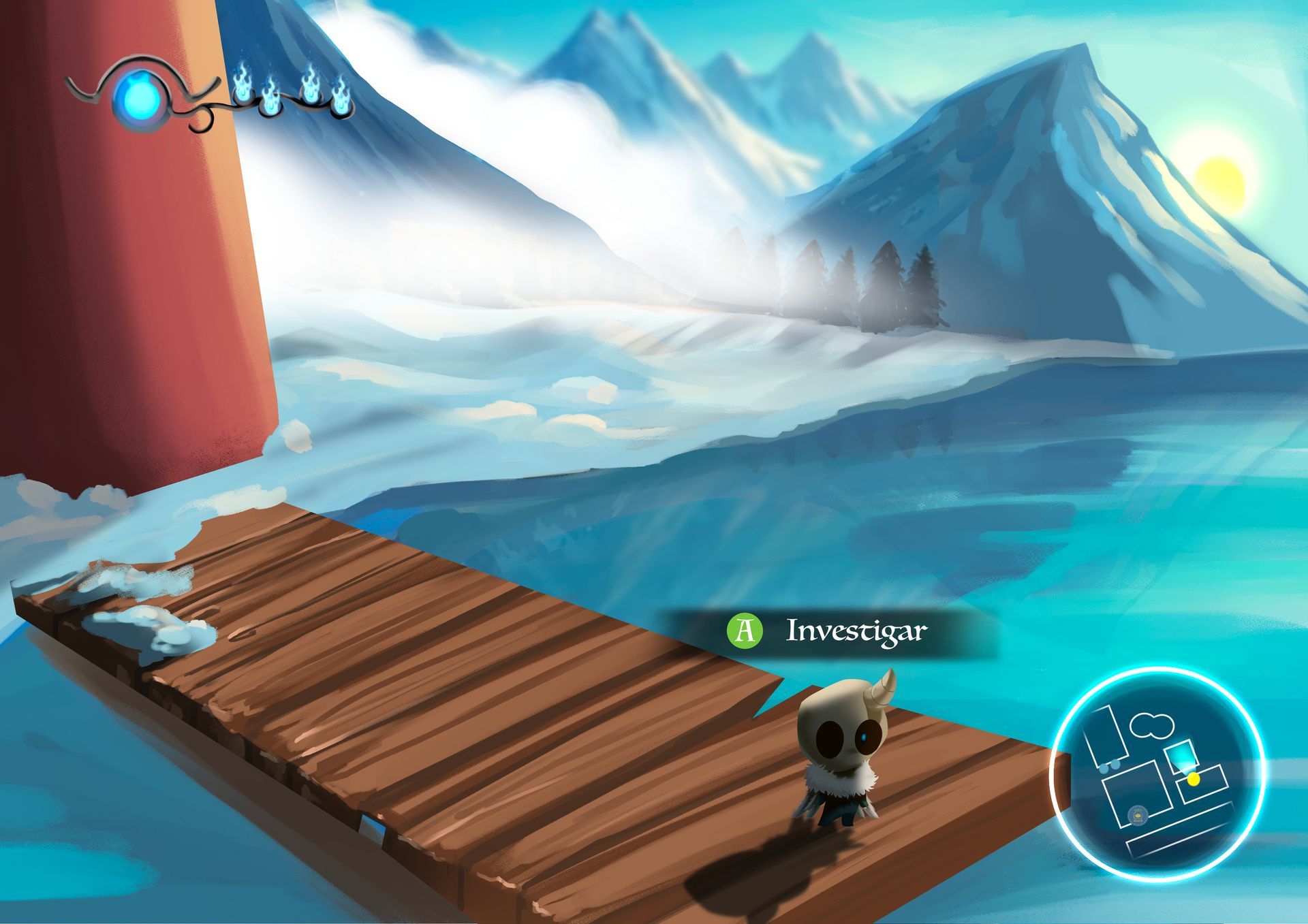Click the Investigar text label
1308x924 pixels.
pos(857,631)
